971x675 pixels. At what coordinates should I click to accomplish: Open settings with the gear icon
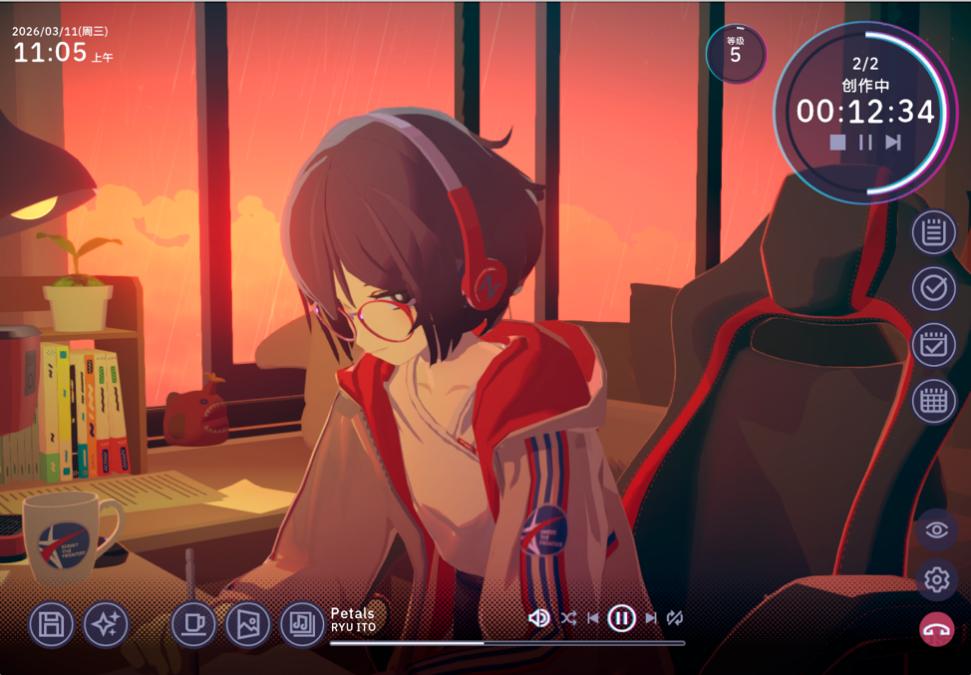click(x=936, y=579)
